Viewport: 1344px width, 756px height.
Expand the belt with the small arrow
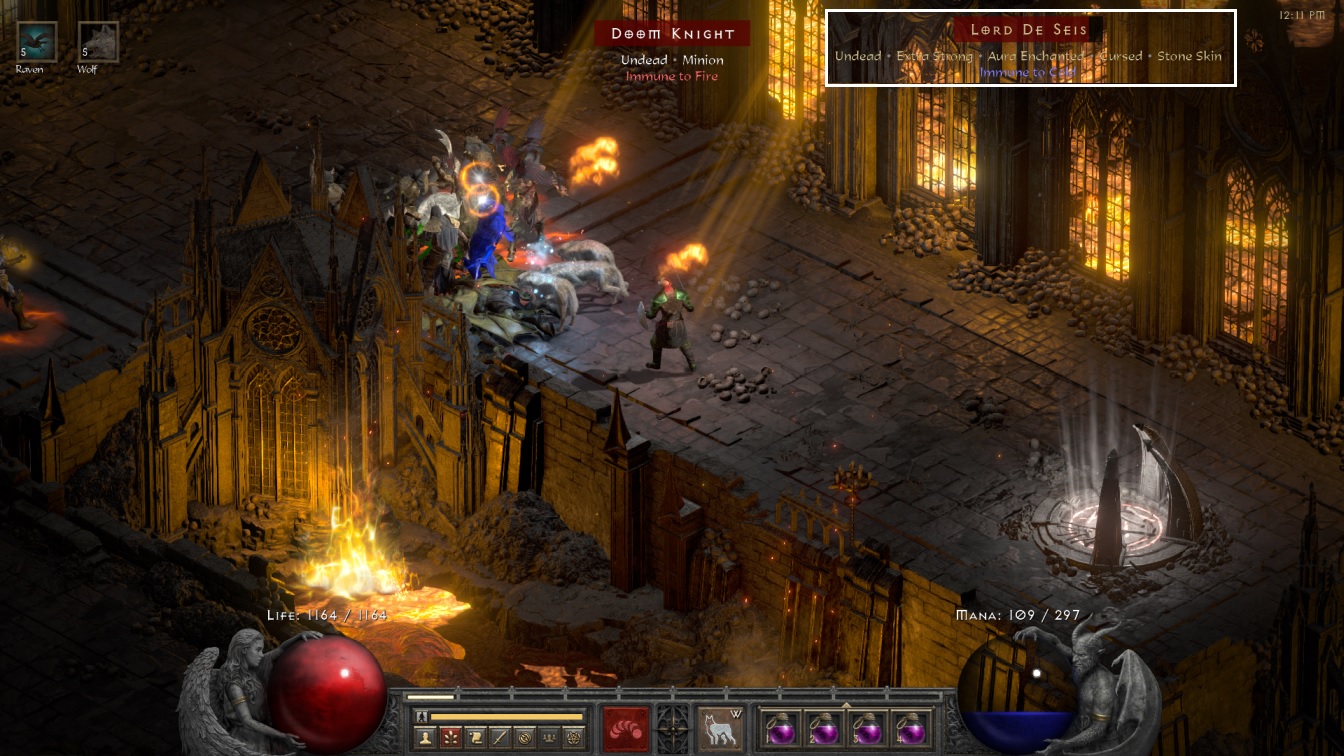click(x=846, y=704)
